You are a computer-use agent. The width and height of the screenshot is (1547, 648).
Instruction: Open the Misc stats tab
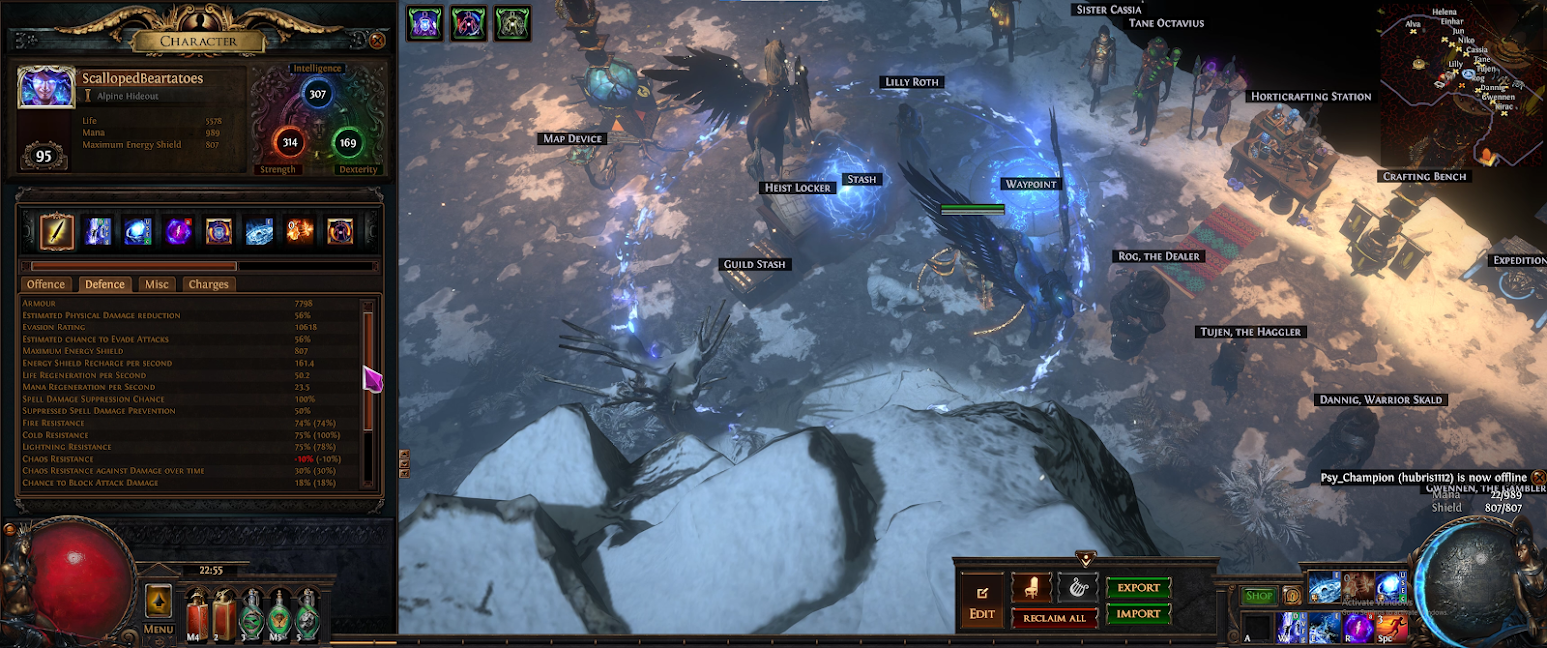coord(157,284)
